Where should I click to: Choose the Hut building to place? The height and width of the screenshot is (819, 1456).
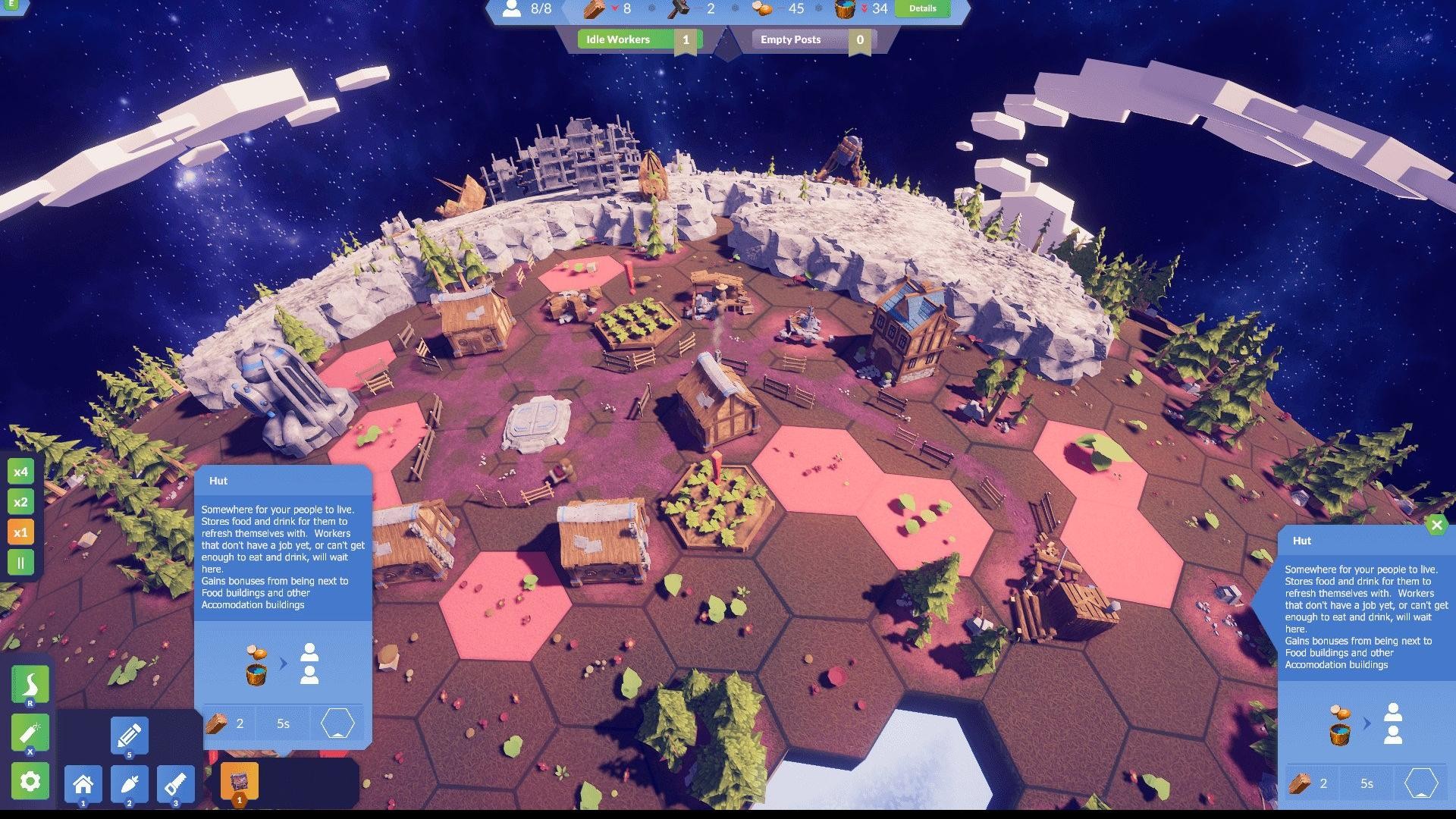pos(240,782)
